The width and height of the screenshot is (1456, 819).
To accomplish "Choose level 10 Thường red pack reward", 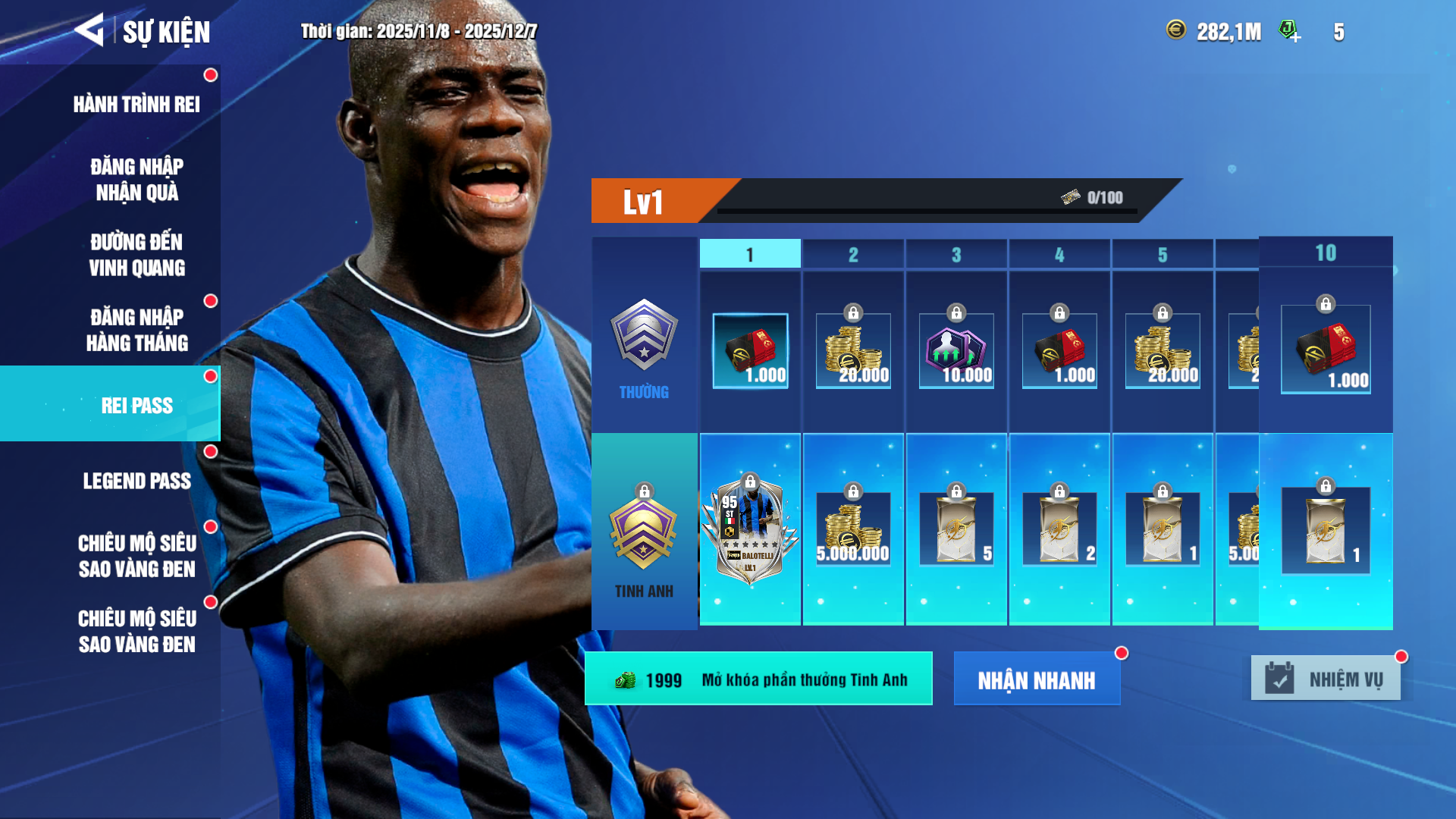I will pyautogui.click(x=1326, y=350).
